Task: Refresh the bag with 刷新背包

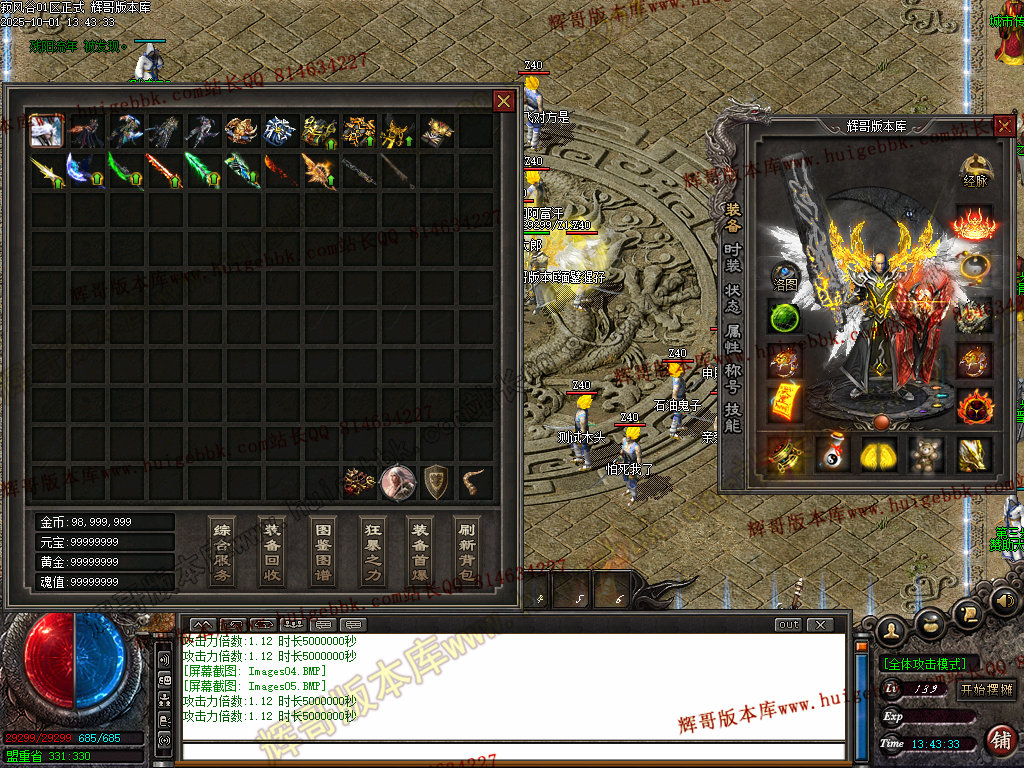Action: click(466, 552)
